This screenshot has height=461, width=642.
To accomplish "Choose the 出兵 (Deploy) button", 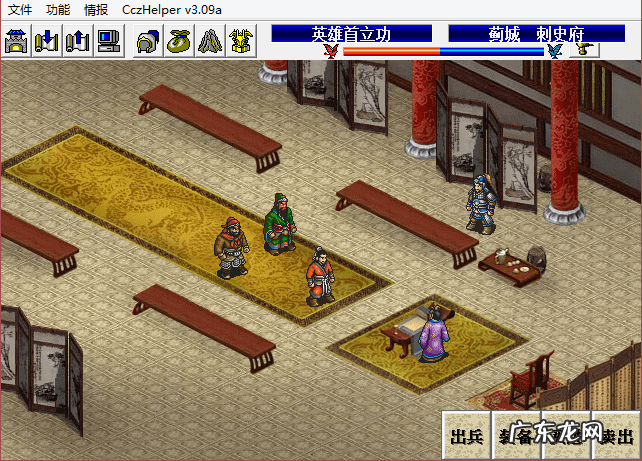I will 466,436.
